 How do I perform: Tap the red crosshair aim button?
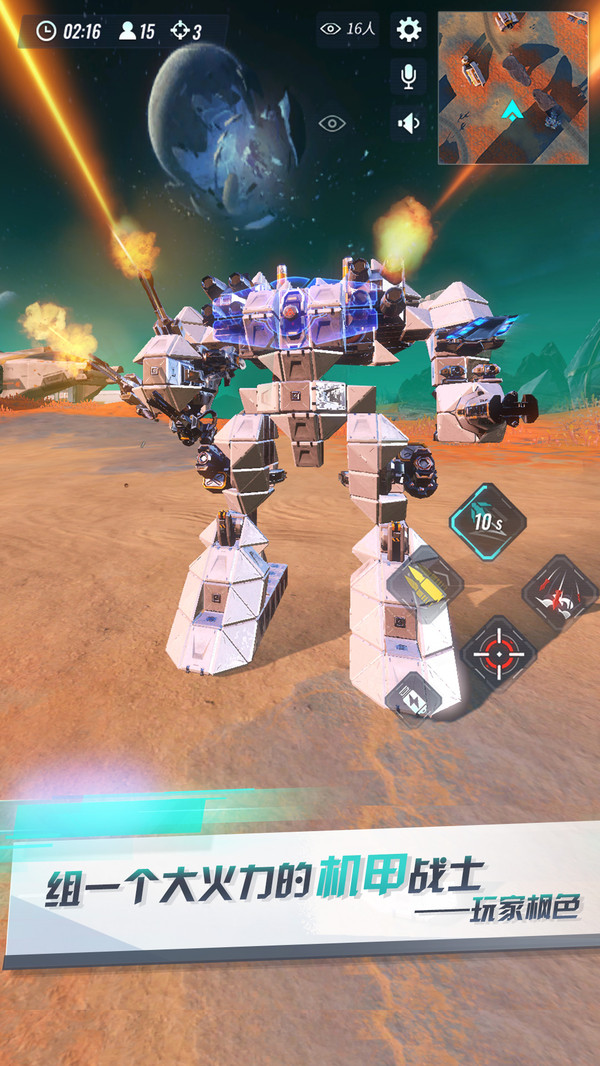point(498,652)
